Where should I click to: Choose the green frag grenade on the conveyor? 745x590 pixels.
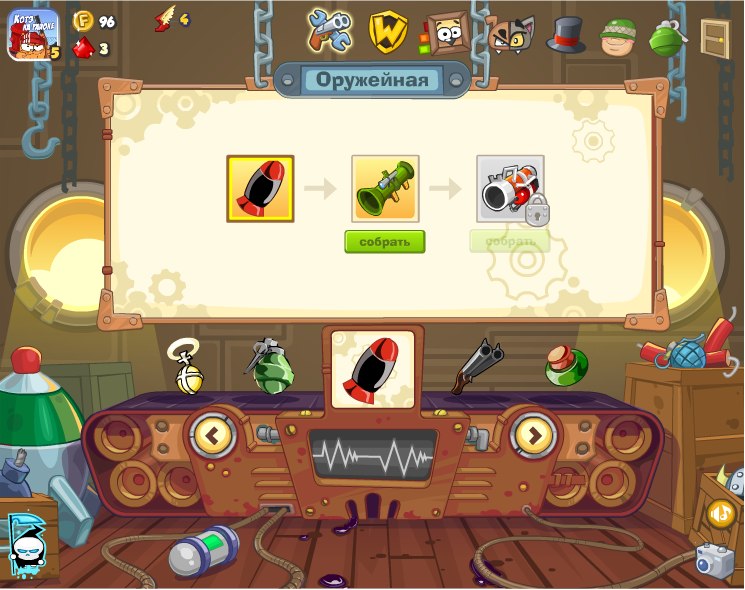point(271,367)
